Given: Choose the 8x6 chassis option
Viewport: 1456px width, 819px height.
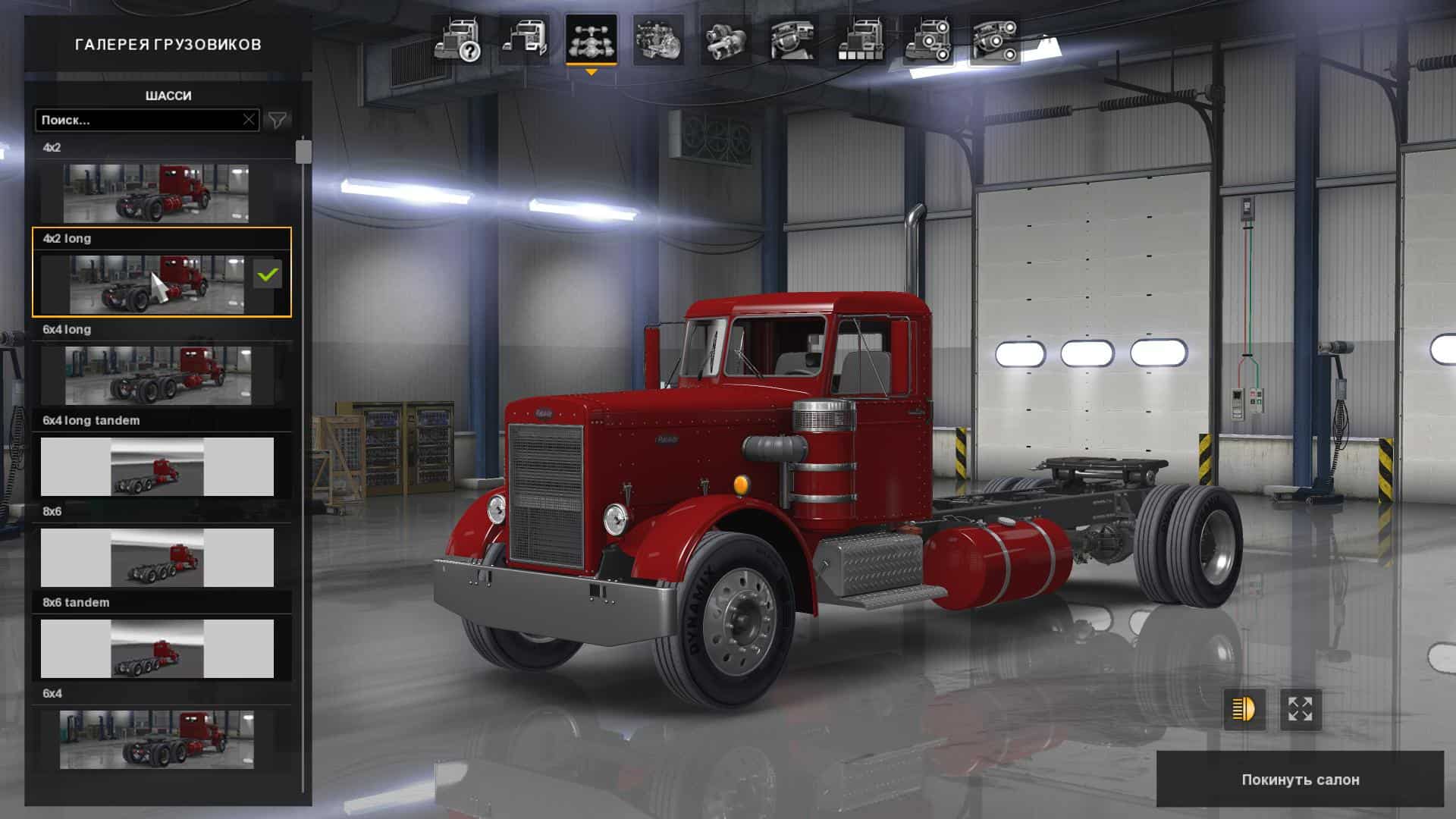Looking at the screenshot, I should pos(157,557).
